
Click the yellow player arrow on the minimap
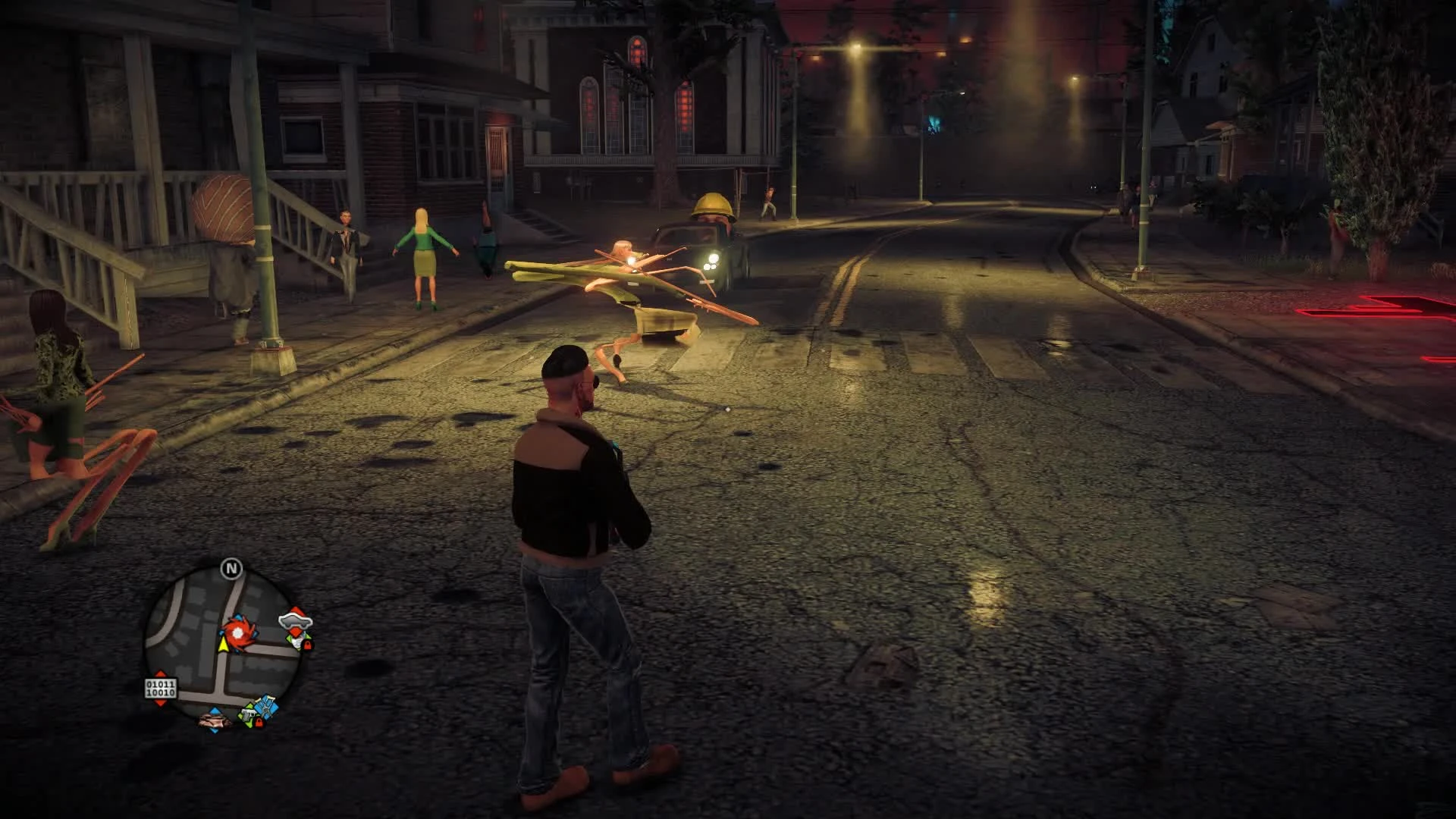pyautogui.click(x=224, y=645)
